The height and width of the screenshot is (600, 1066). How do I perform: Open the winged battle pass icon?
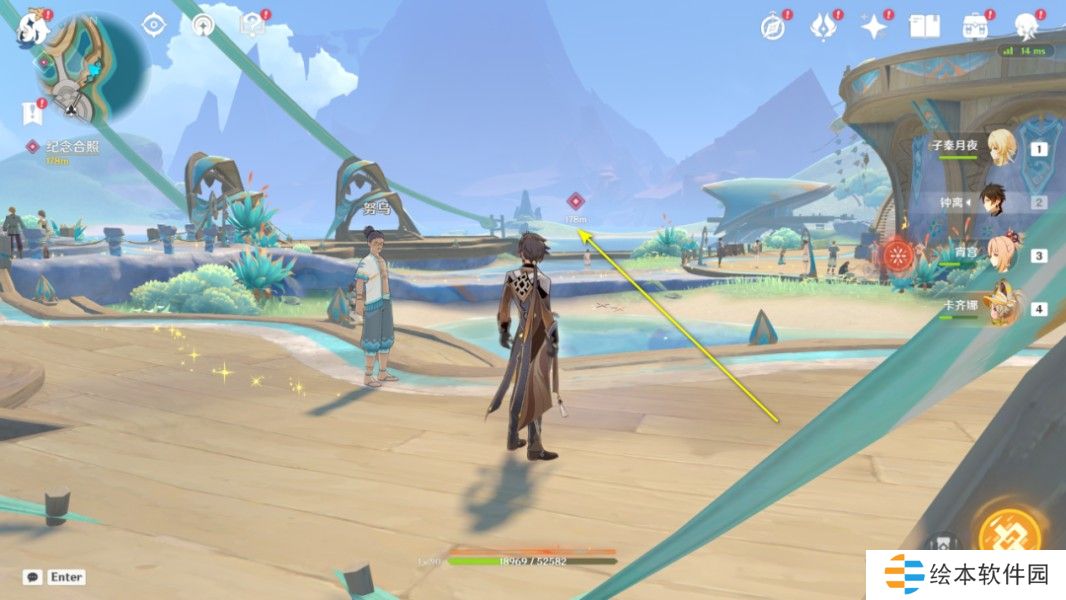pyautogui.click(x=823, y=27)
